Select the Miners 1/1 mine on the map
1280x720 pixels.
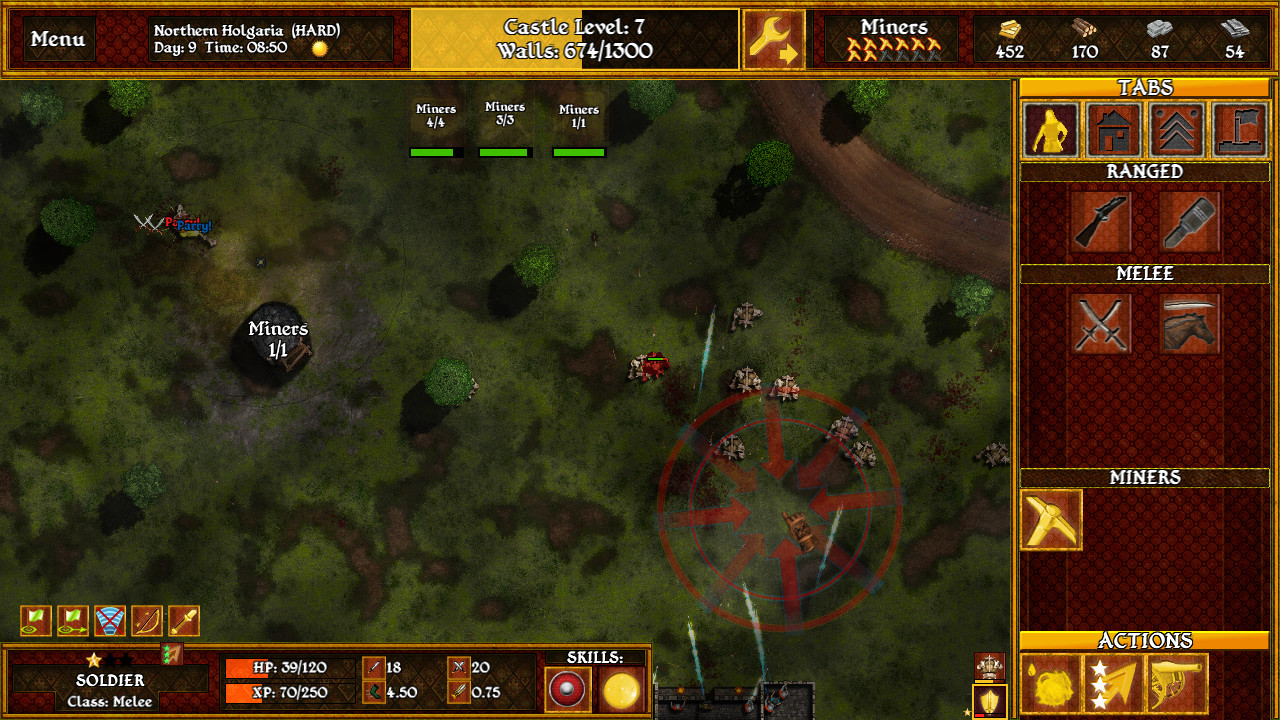277,340
